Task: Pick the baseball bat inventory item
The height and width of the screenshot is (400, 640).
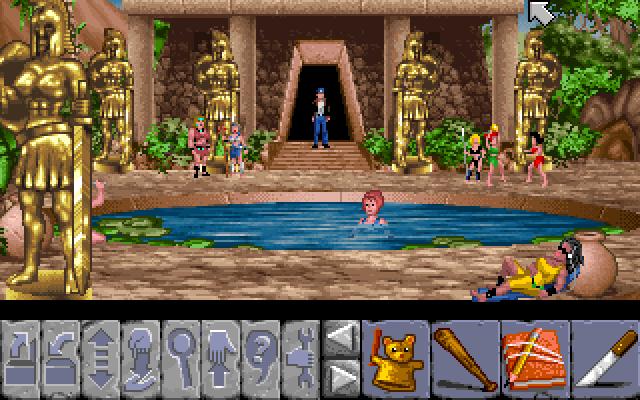Action: (463, 358)
